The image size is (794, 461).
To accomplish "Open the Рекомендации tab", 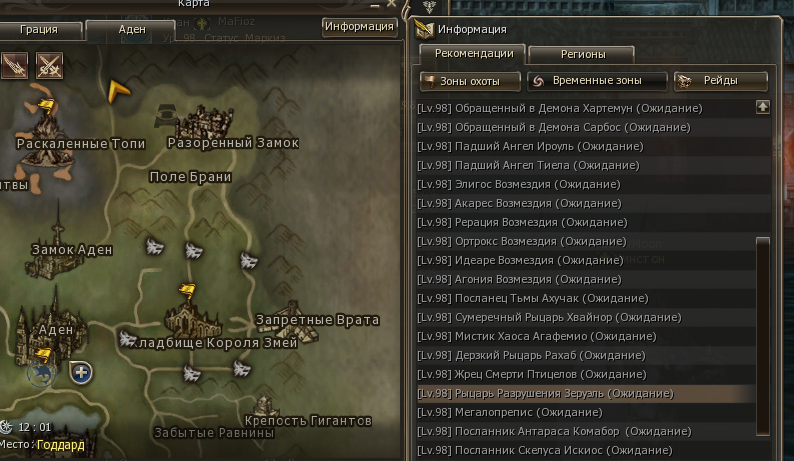I will coord(472,54).
